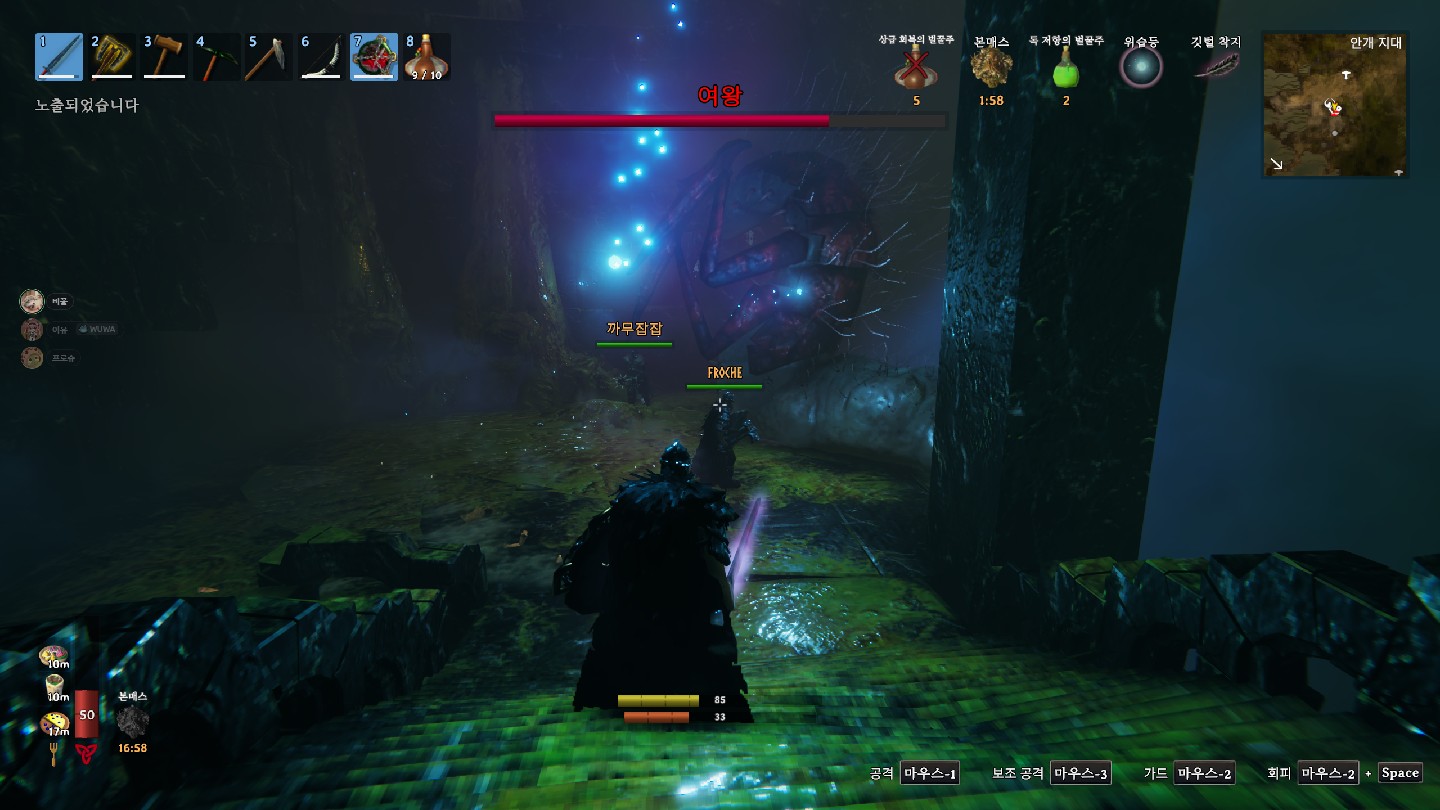Image resolution: width=1440 pixels, height=810 pixels.
Task: Select the round shield in slot 7
Action: 374,57
